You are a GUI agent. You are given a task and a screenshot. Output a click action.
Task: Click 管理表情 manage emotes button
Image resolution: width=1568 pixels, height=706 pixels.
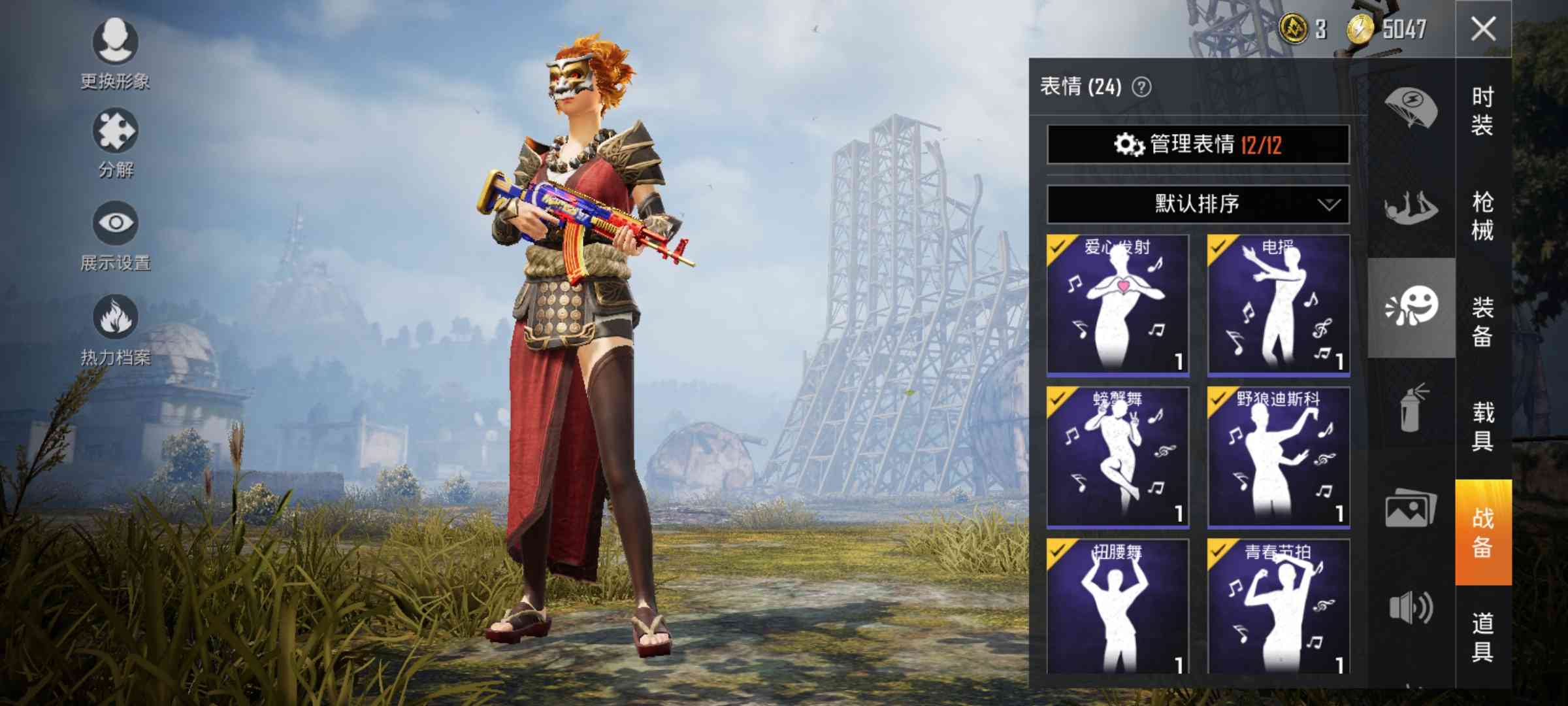click(x=1198, y=144)
